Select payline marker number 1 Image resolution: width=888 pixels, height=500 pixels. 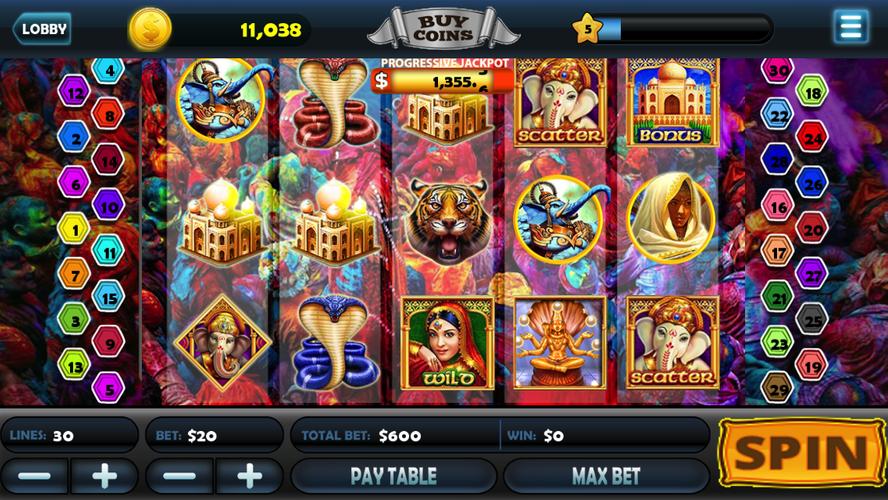73,228
